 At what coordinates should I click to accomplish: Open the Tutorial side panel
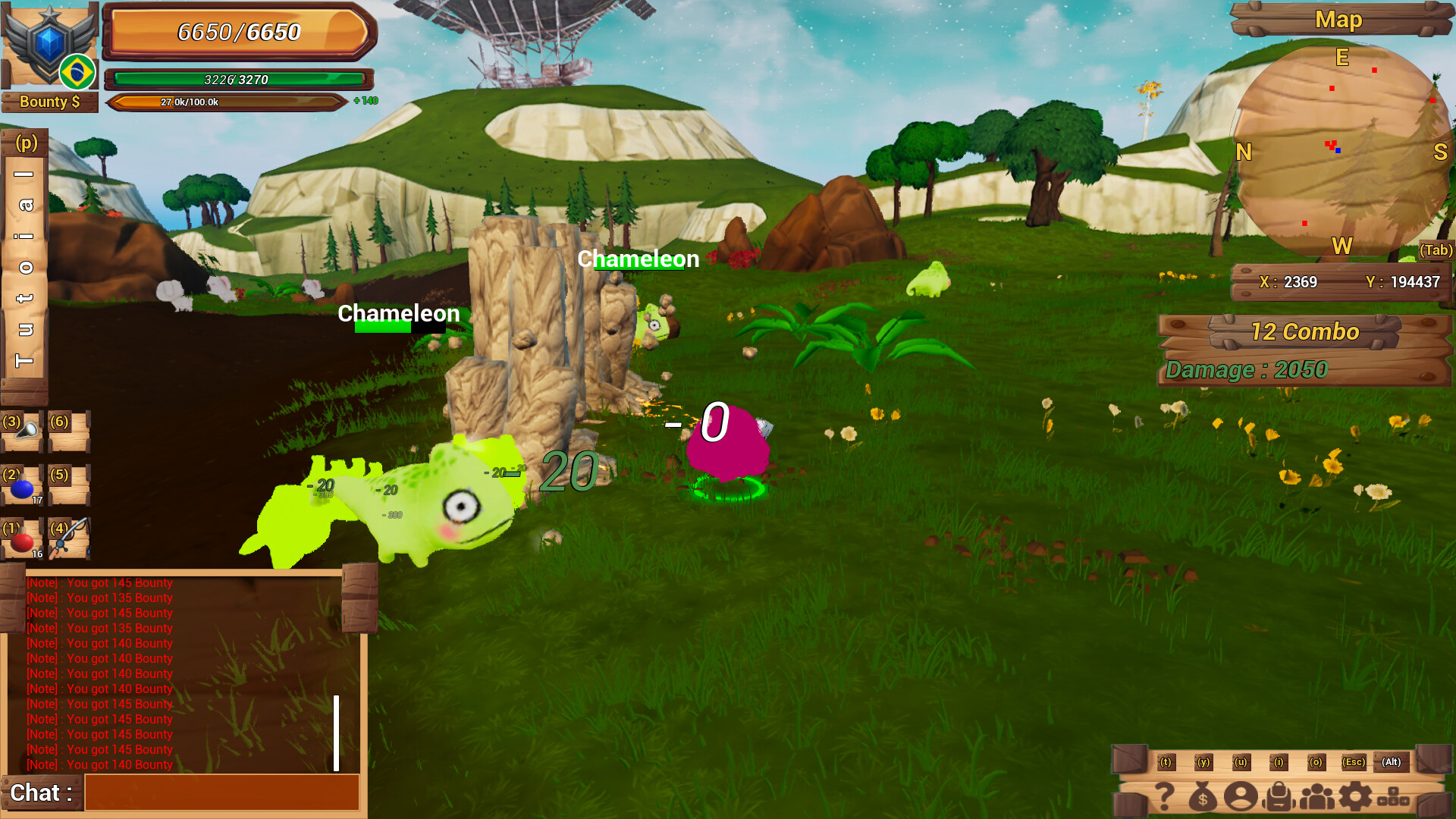point(24,265)
